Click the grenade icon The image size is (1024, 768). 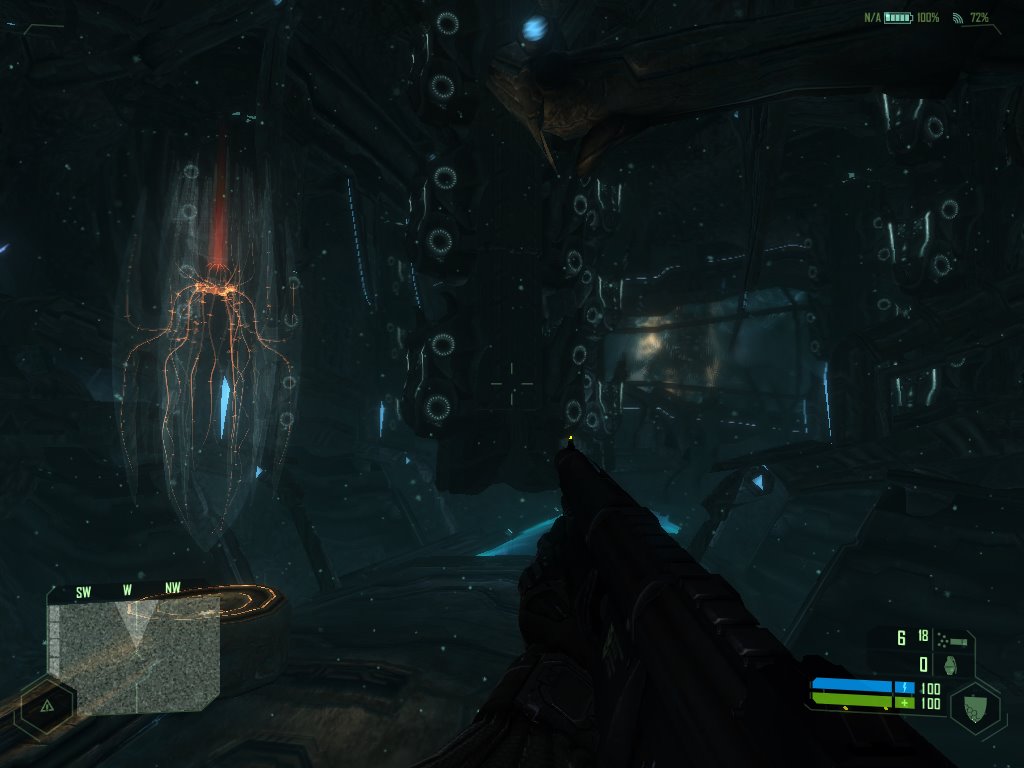[x=952, y=664]
